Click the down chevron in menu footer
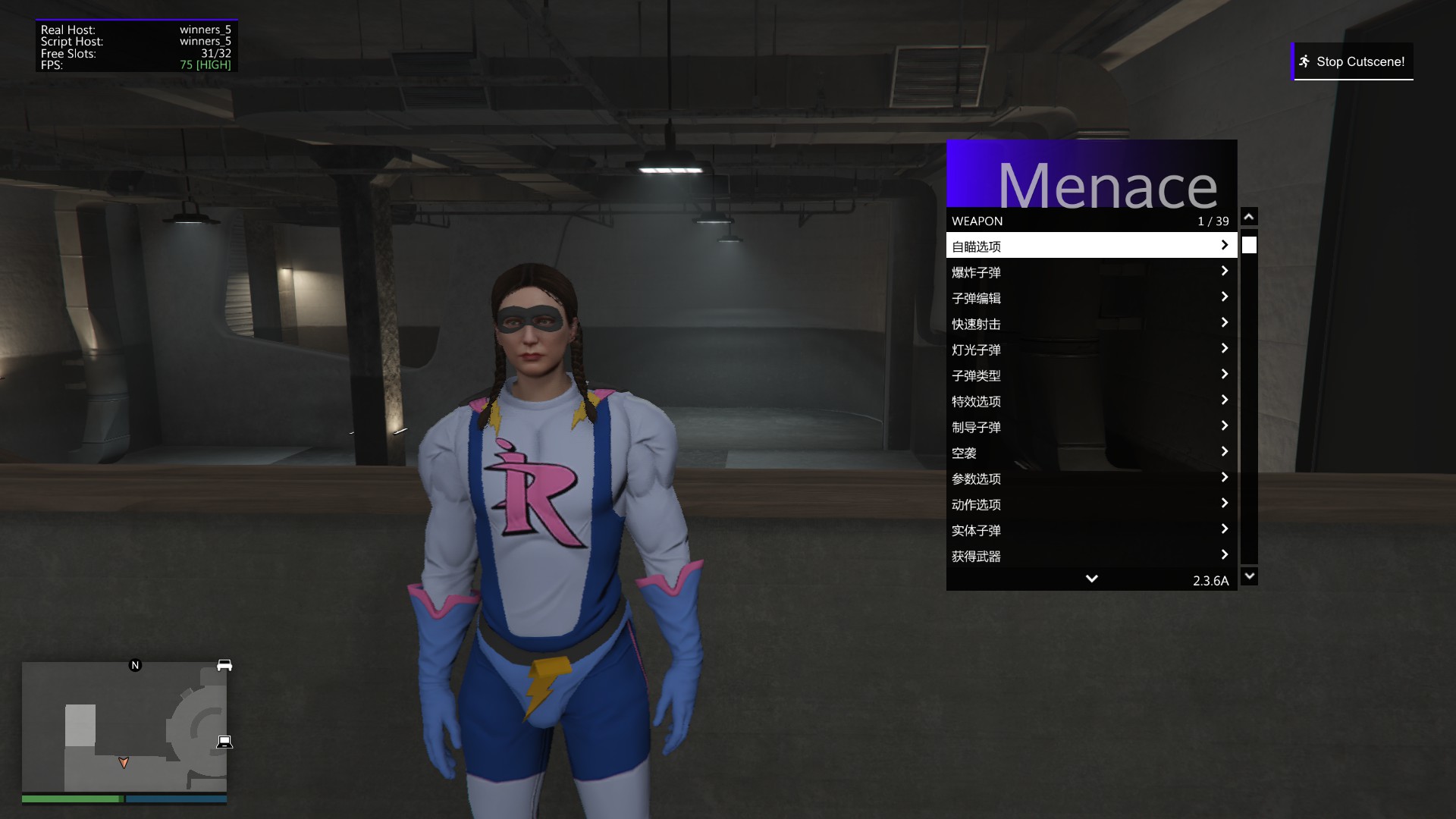This screenshot has width=1456, height=819. click(1091, 579)
